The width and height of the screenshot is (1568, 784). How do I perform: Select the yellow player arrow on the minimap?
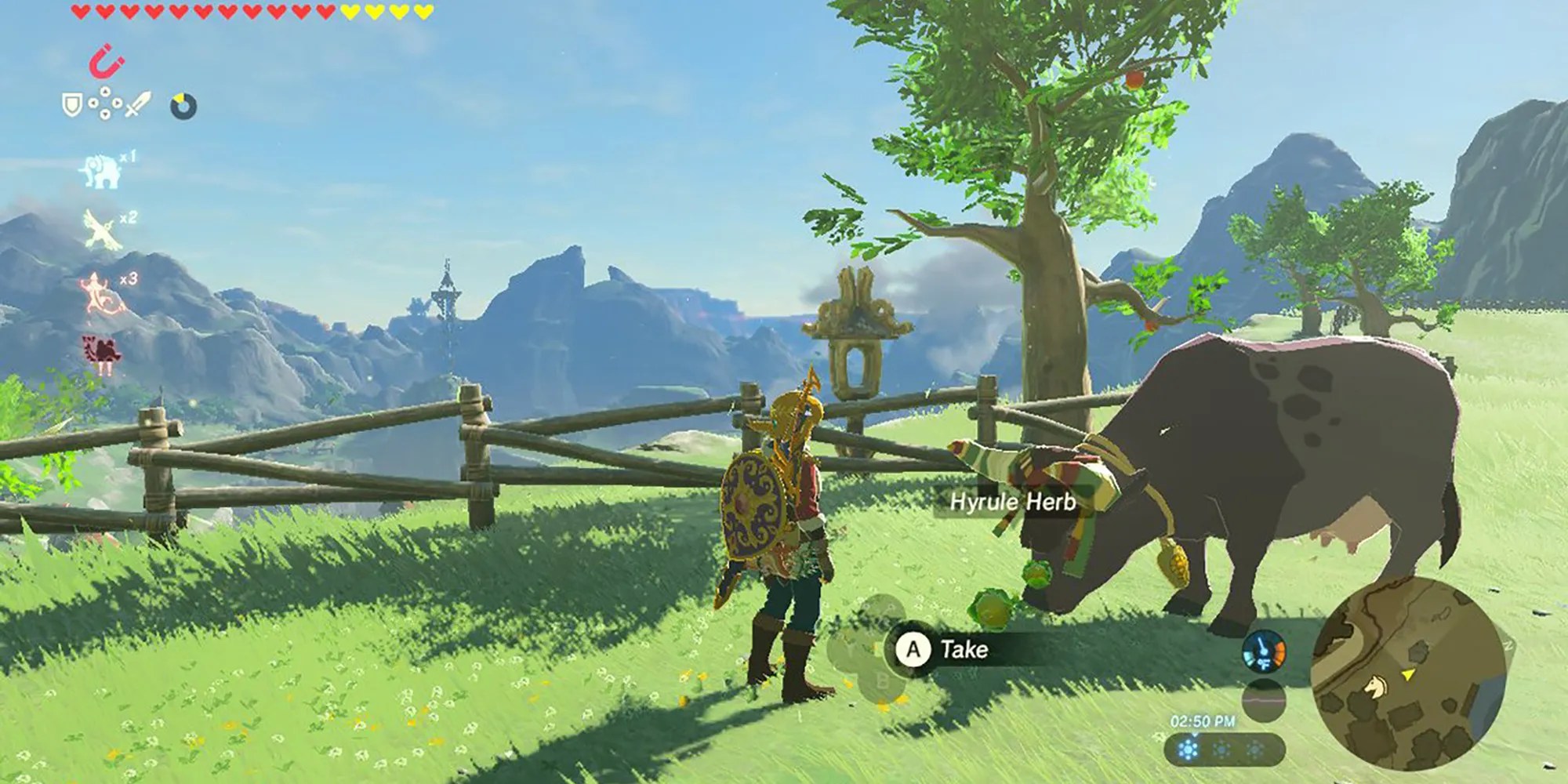pyautogui.click(x=1408, y=674)
